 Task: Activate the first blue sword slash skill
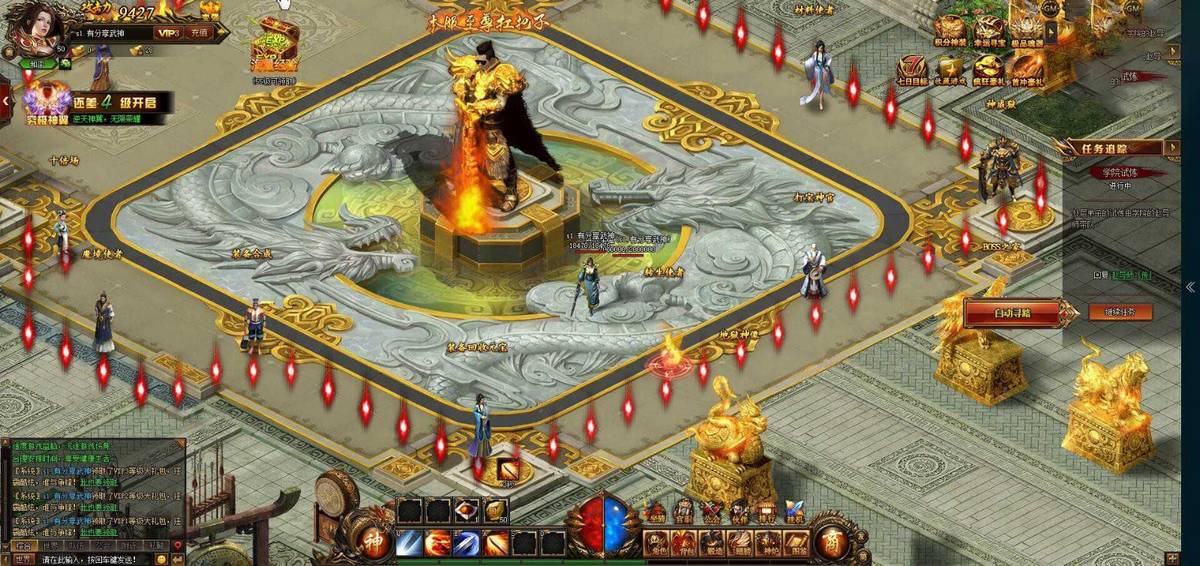tap(409, 543)
